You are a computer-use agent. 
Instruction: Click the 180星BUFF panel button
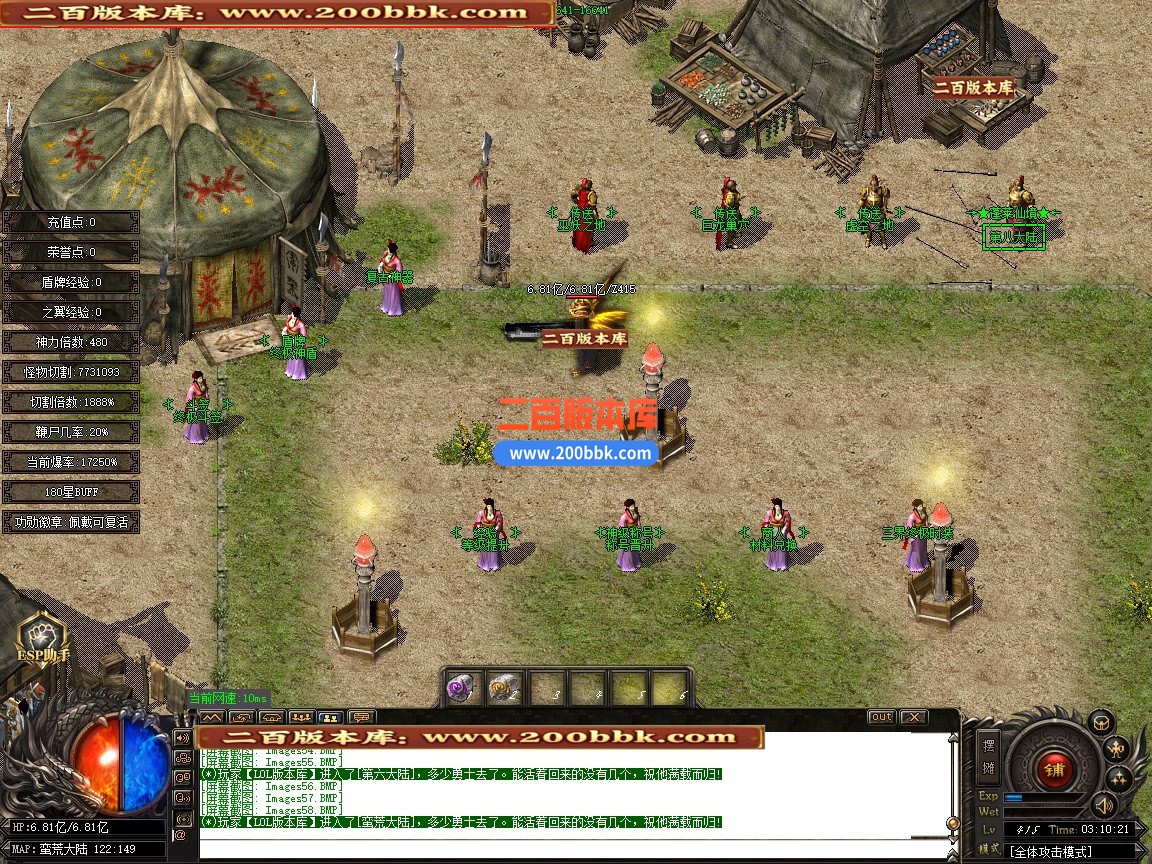(71, 492)
